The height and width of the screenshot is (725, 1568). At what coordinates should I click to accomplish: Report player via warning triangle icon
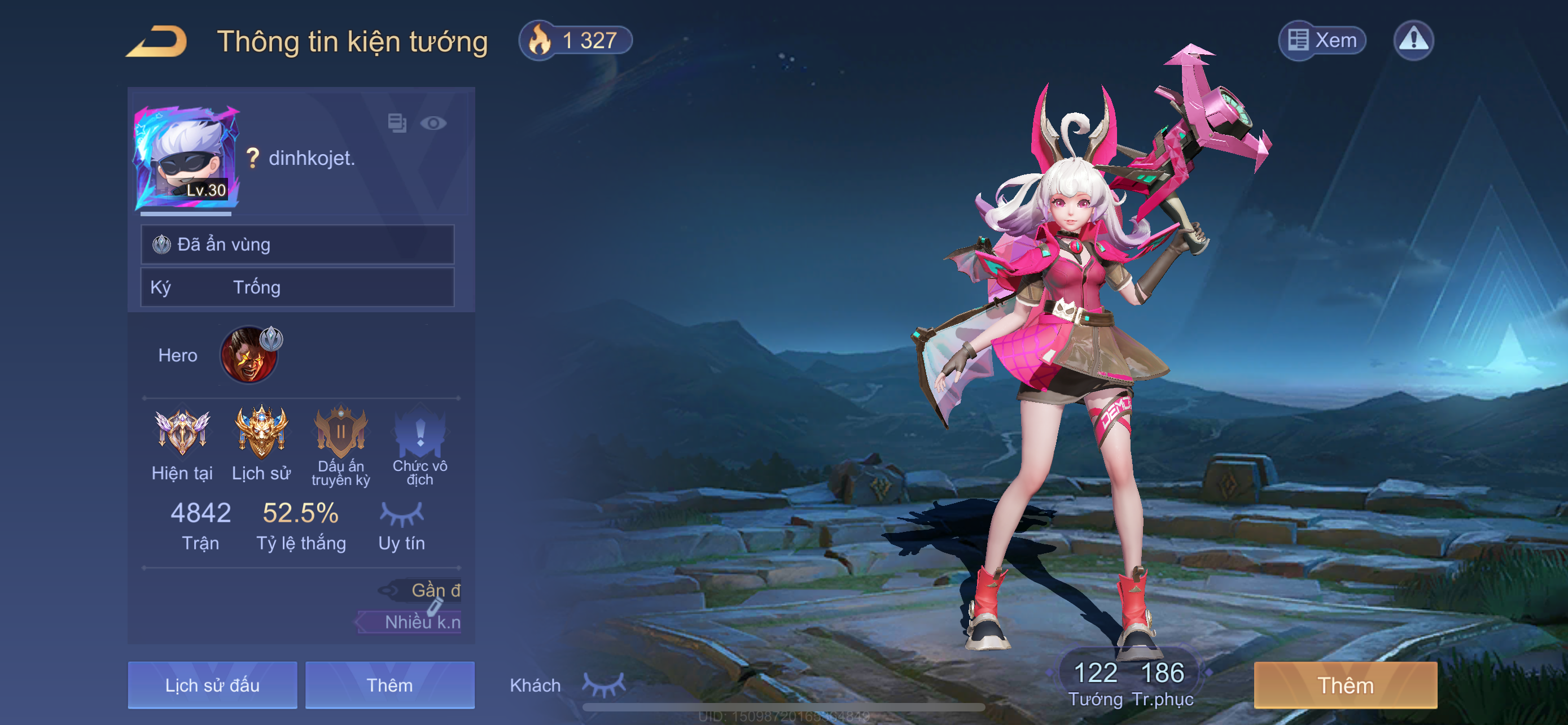click(1413, 41)
